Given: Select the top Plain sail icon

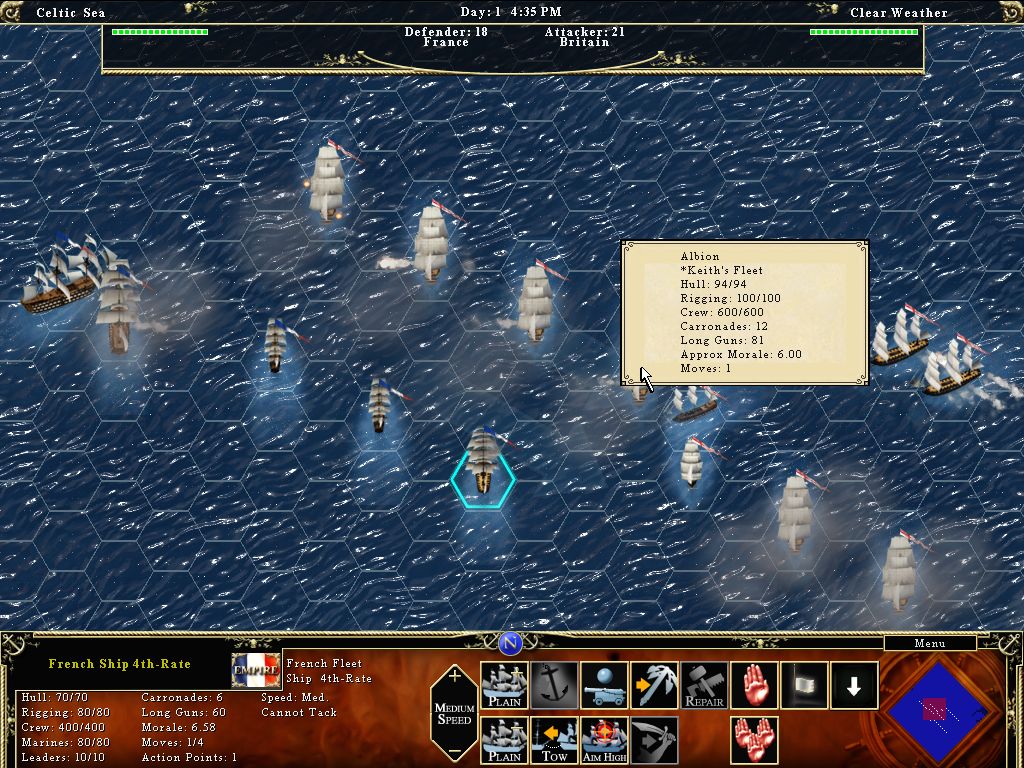Looking at the screenshot, I should [x=505, y=686].
